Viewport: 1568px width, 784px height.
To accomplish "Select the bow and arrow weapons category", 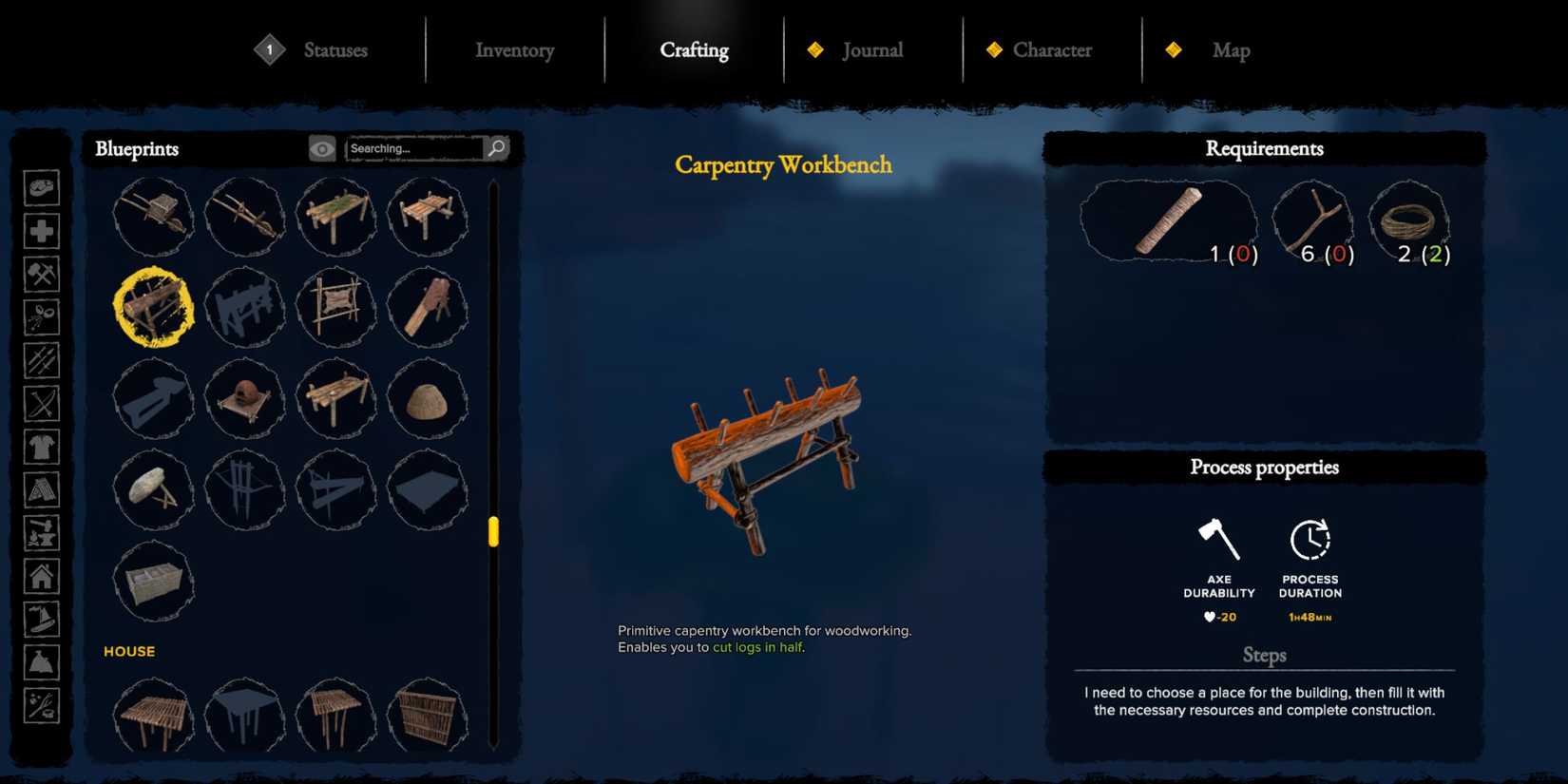I will click(x=42, y=404).
